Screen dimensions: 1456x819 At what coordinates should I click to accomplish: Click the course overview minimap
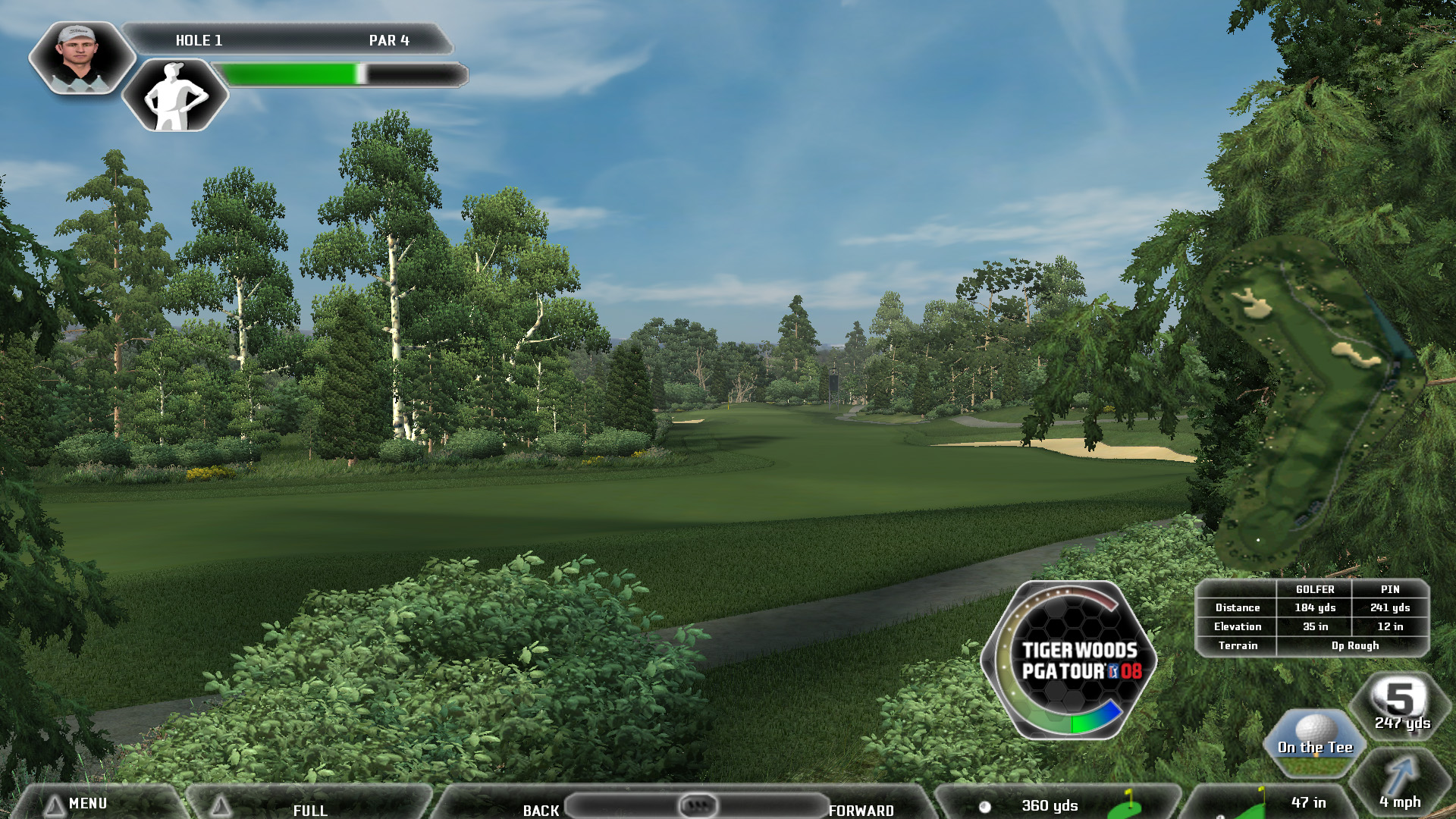[1316, 402]
